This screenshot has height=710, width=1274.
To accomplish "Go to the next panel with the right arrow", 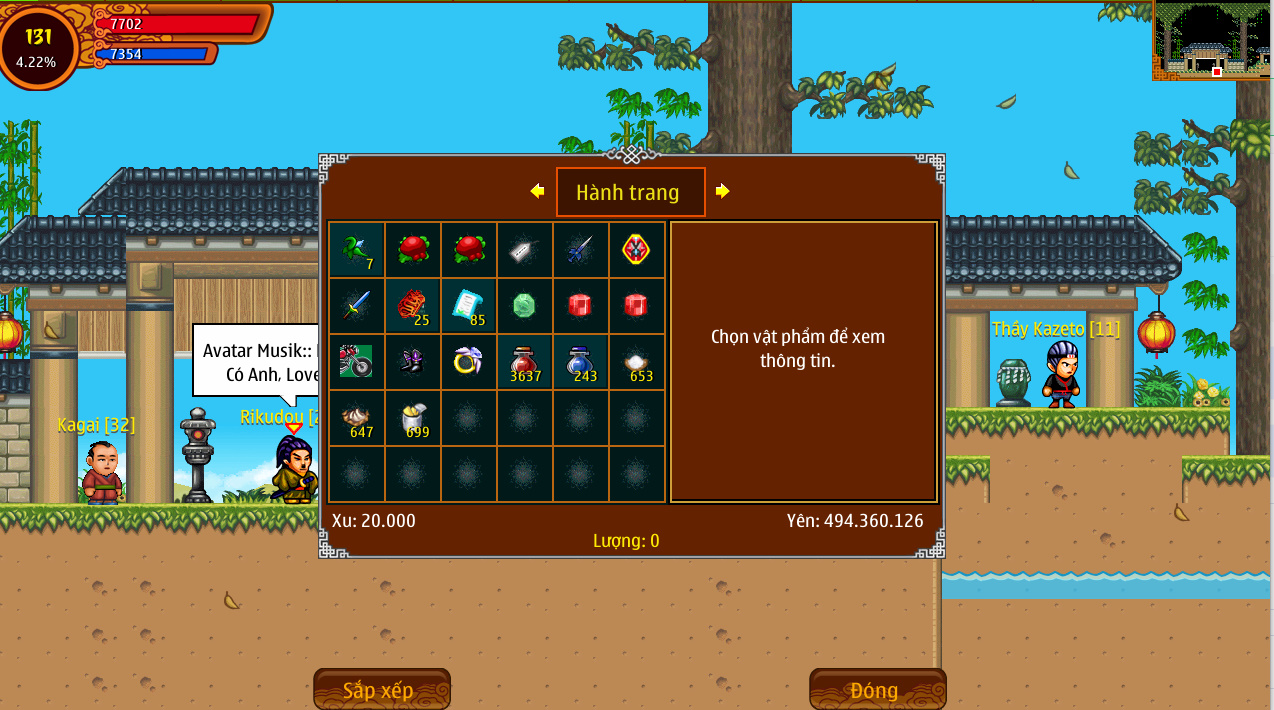I will pos(722,191).
